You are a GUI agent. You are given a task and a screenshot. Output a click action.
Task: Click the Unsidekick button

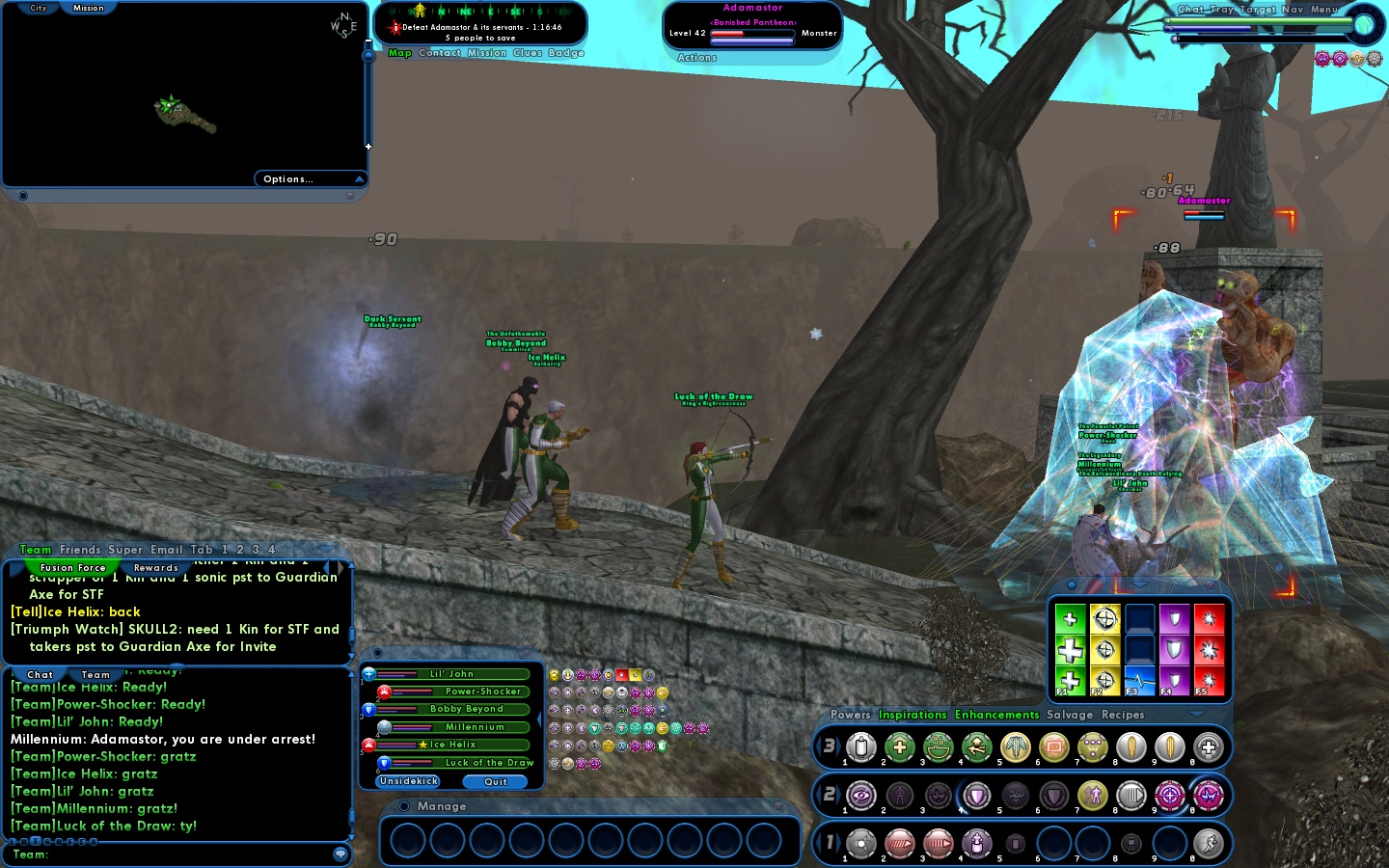[x=409, y=781]
